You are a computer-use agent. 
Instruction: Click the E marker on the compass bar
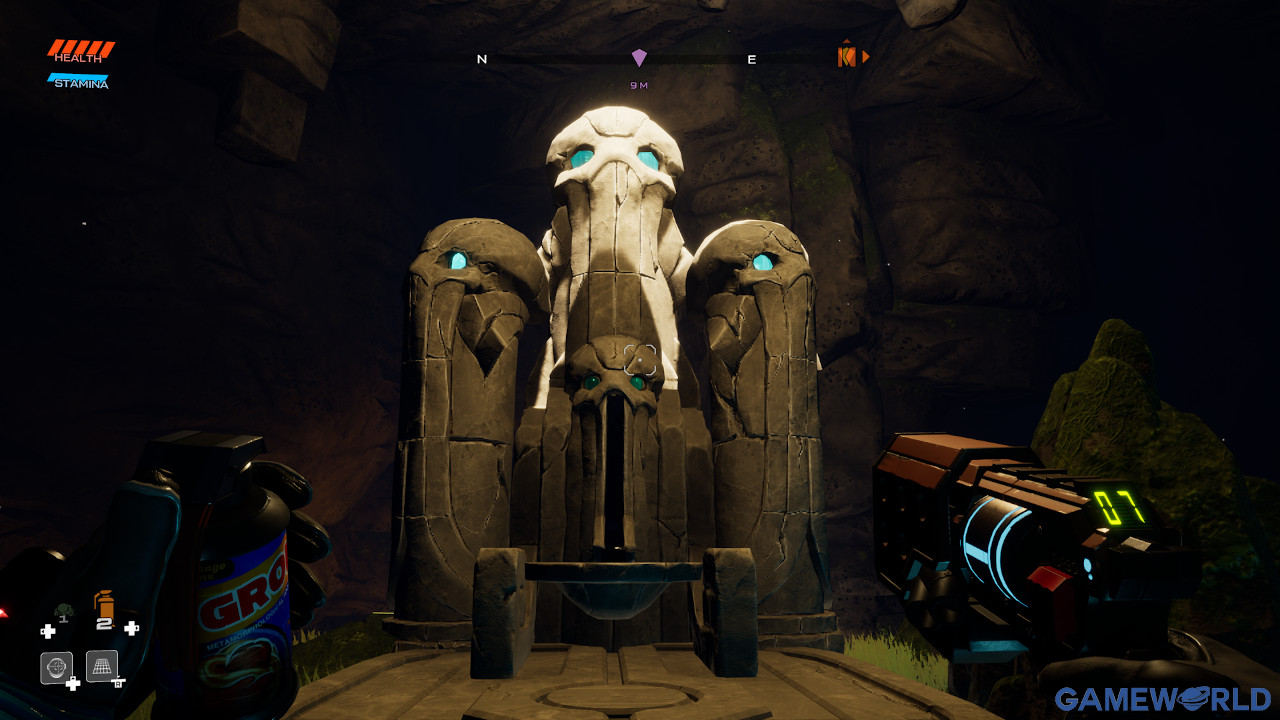tap(751, 59)
